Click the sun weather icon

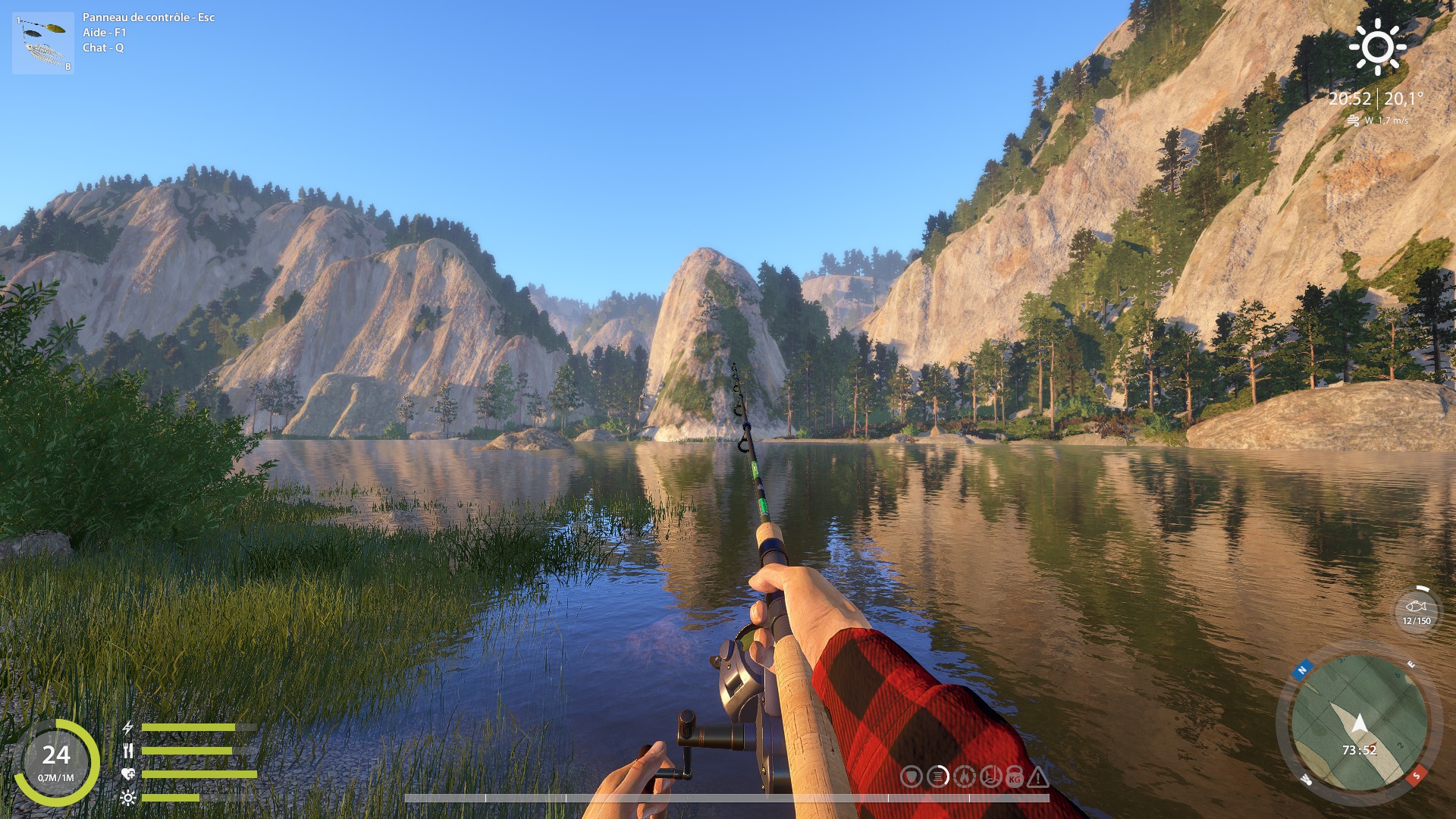tap(1377, 48)
